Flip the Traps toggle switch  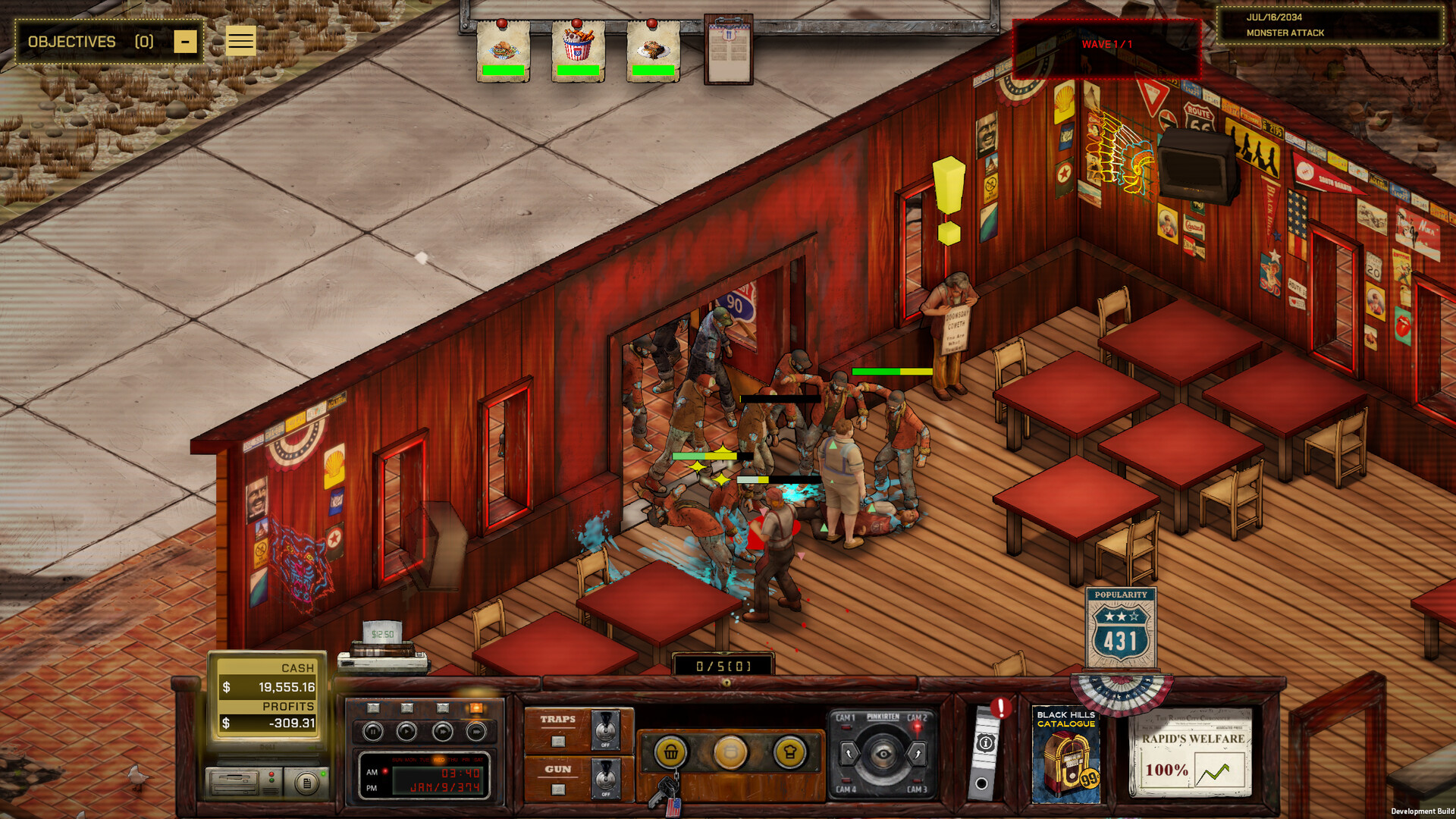coord(605,730)
